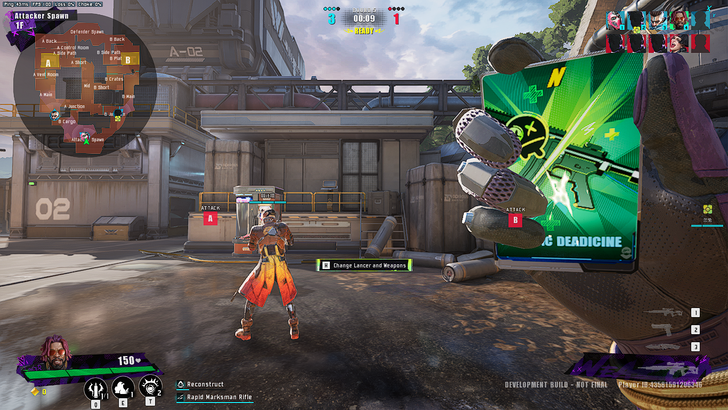Select the weapon in slot 3
This screenshot has height=410, width=728.
[665, 346]
